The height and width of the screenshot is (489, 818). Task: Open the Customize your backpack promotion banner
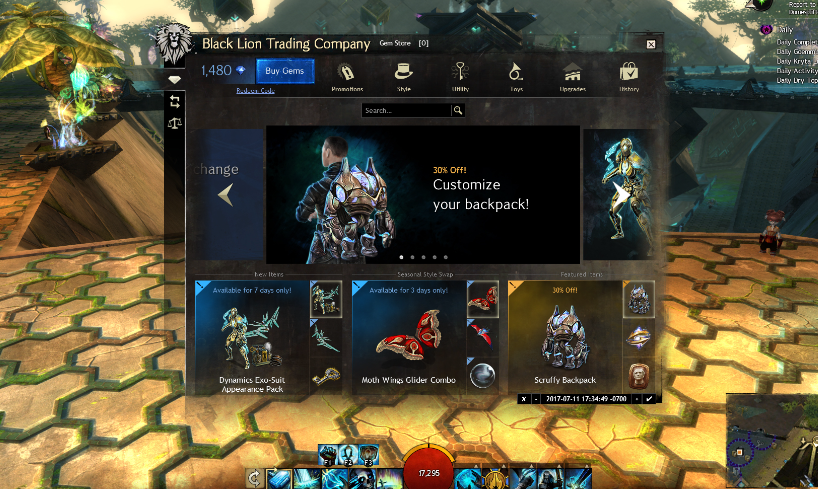[x=423, y=194]
